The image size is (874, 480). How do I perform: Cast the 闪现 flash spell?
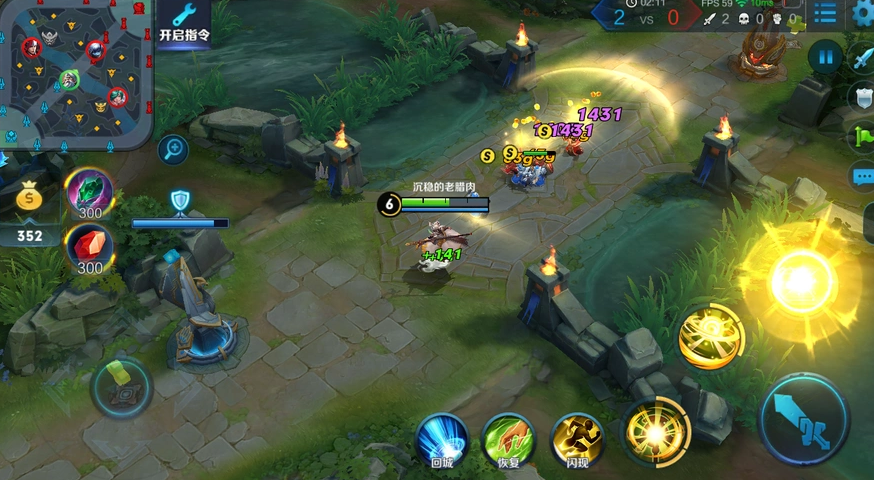pos(577,438)
